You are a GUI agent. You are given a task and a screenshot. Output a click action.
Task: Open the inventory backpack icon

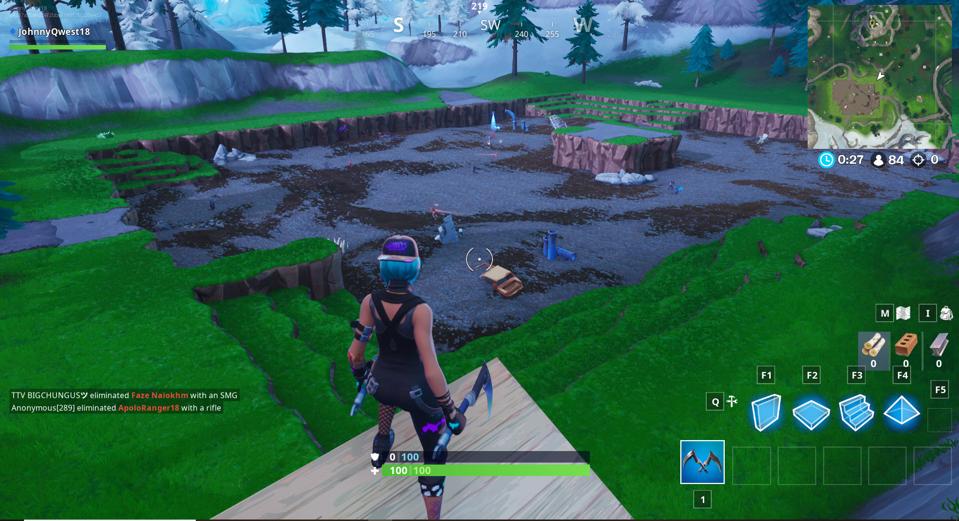(x=946, y=313)
